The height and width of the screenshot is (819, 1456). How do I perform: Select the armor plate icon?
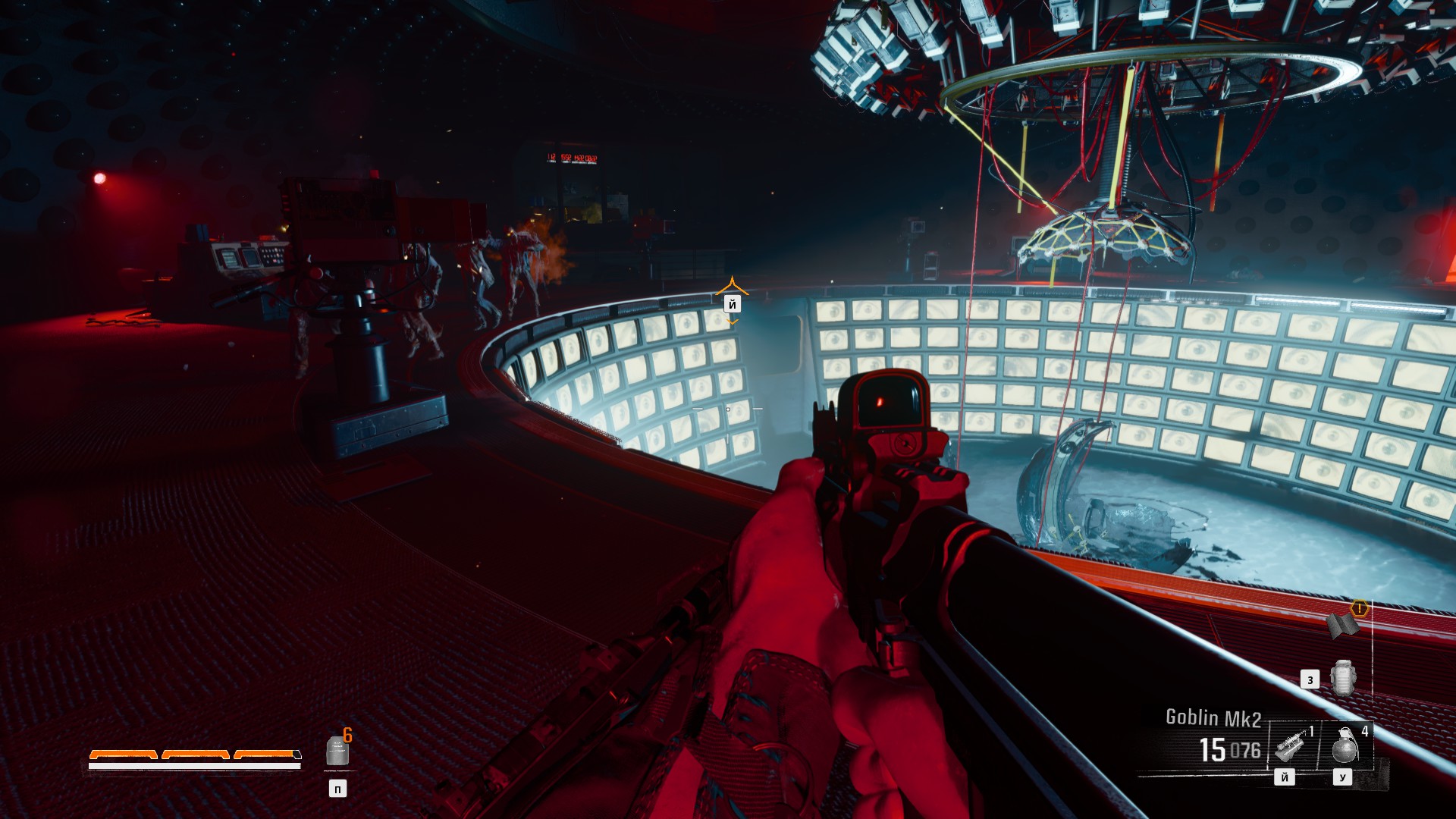(x=337, y=751)
